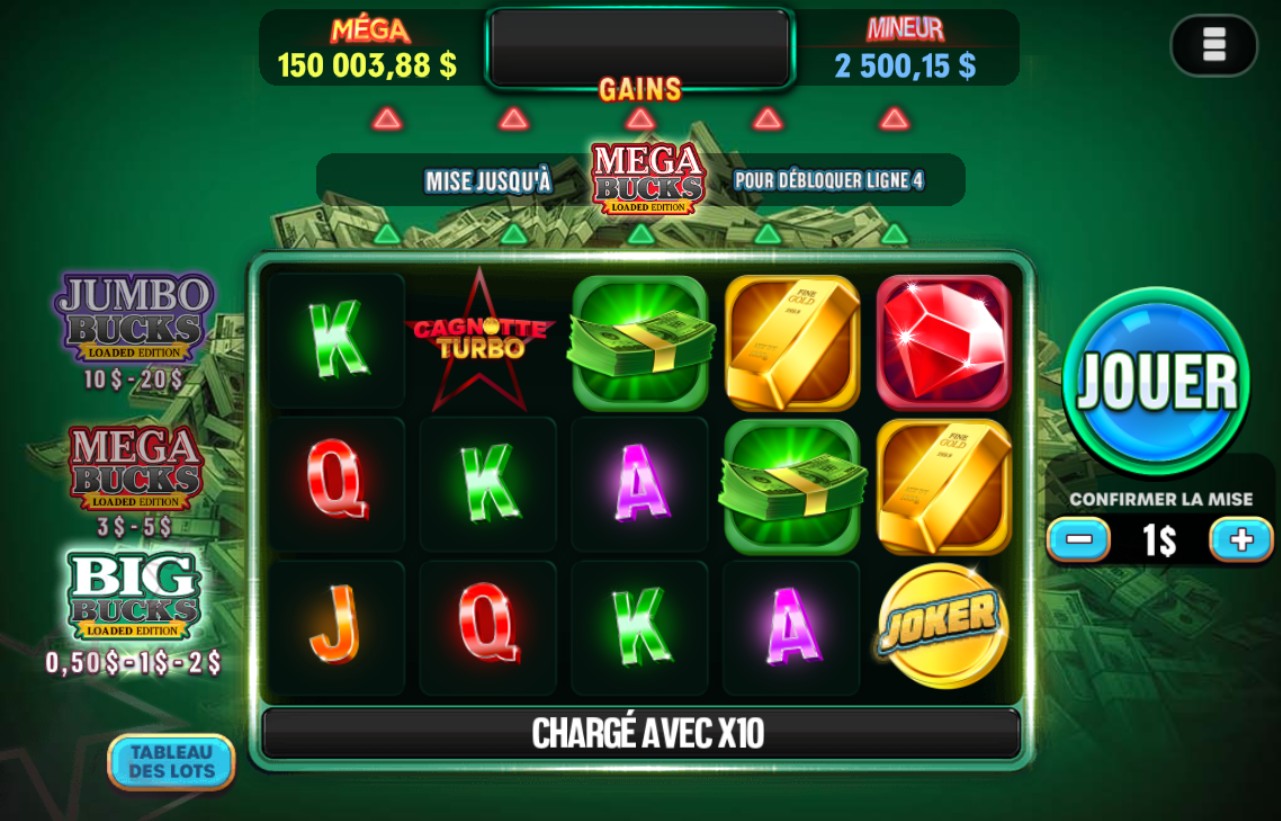Open the Tableau des Lots
This screenshot has height=821, width=1281.
point(171,763)
